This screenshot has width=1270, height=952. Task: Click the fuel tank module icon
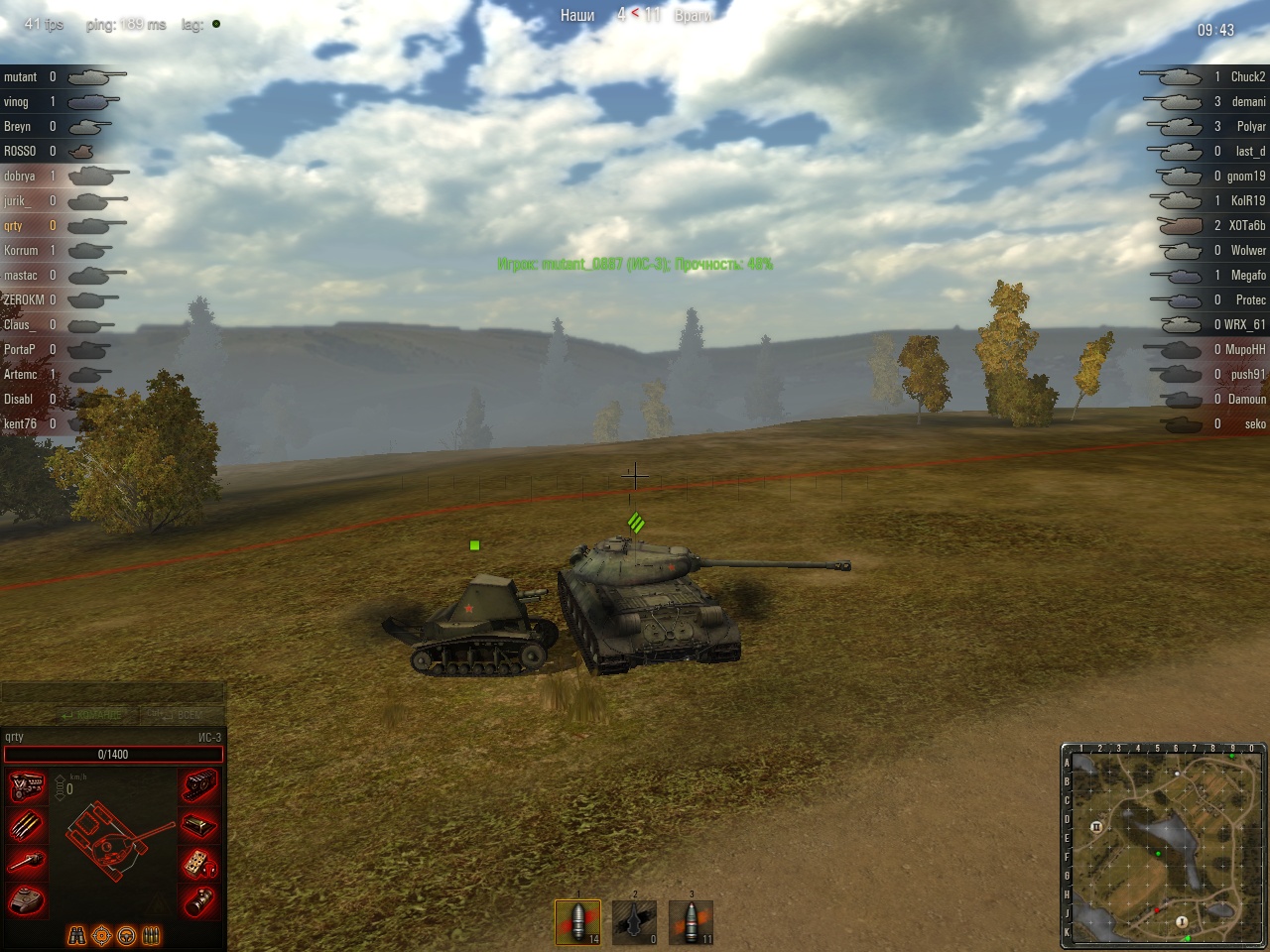click(199, 825)
